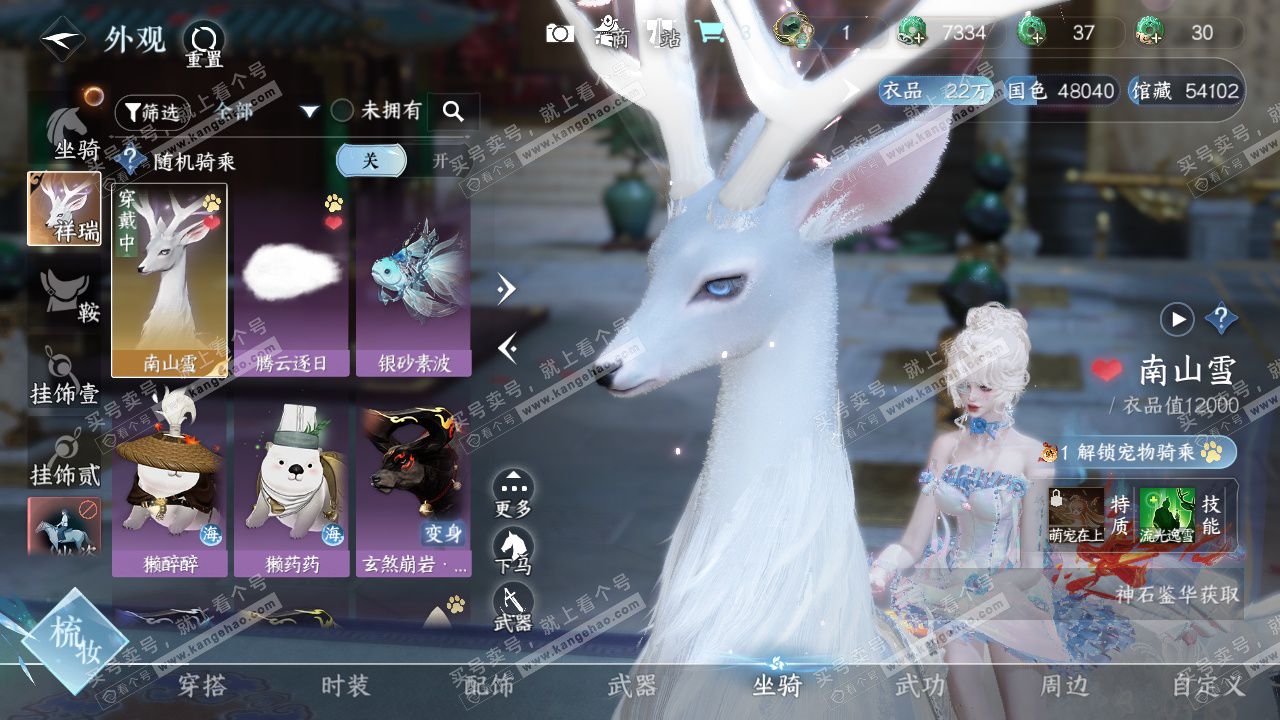
Task: Show more options via 更多
Action: tap(513, 494)
